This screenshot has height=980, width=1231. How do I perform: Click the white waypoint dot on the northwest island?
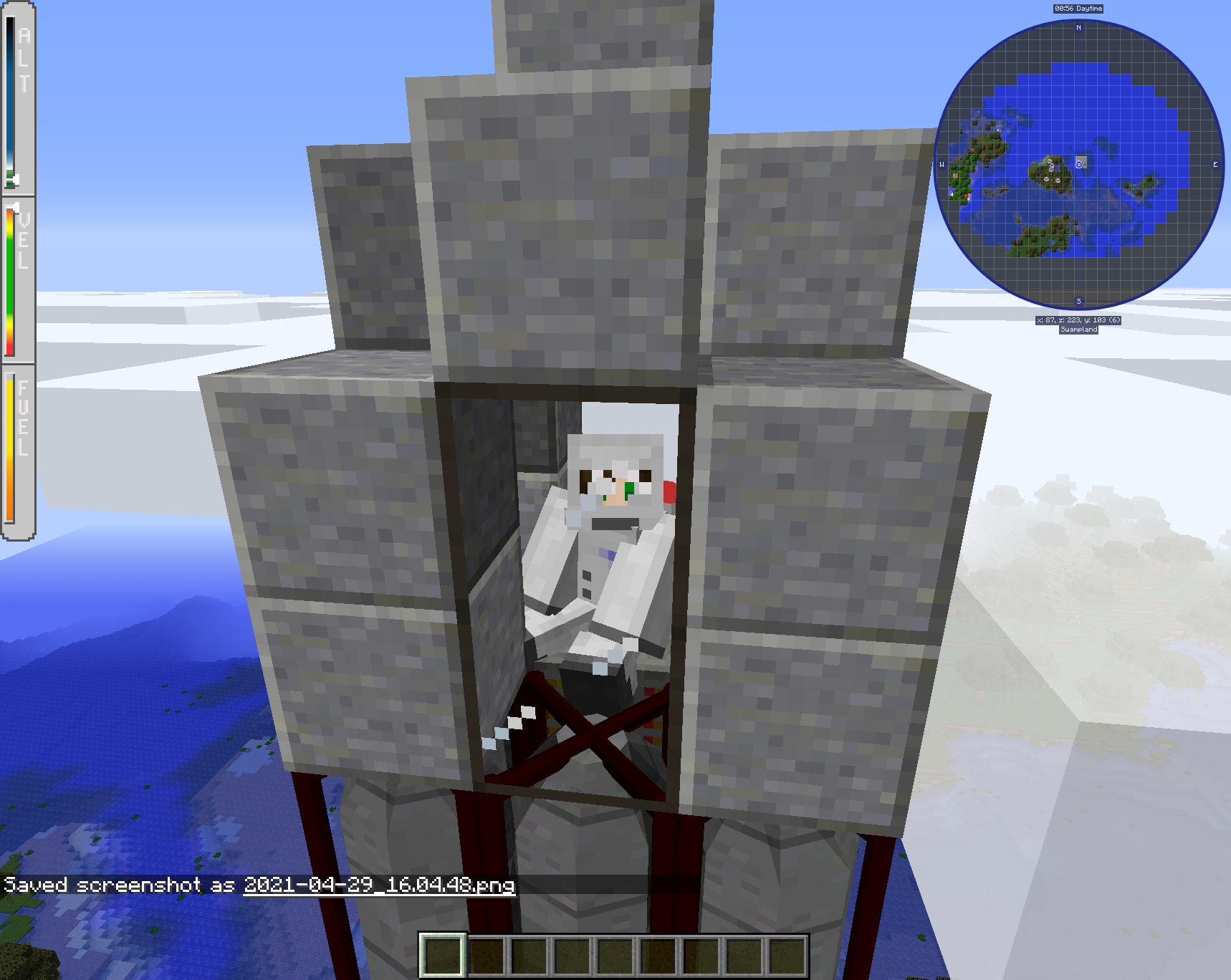(997, 130)
